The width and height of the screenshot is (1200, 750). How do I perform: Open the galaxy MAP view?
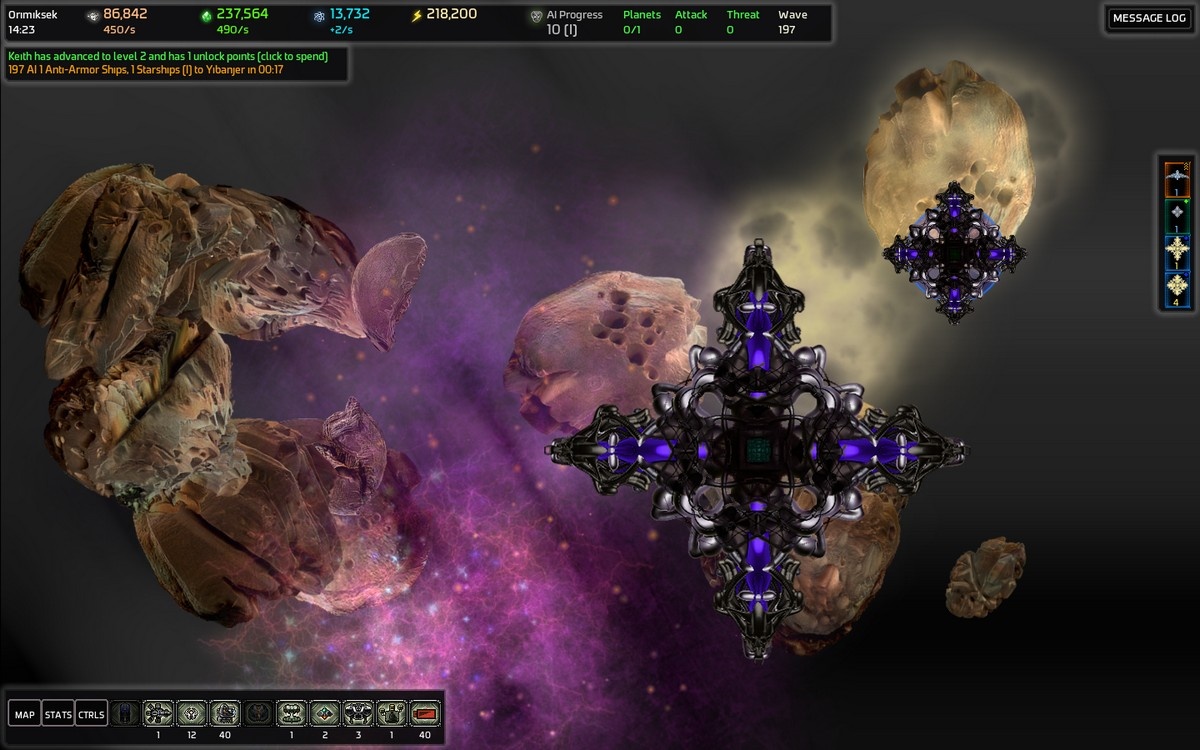pyautogui.click(x=24, y=714)
